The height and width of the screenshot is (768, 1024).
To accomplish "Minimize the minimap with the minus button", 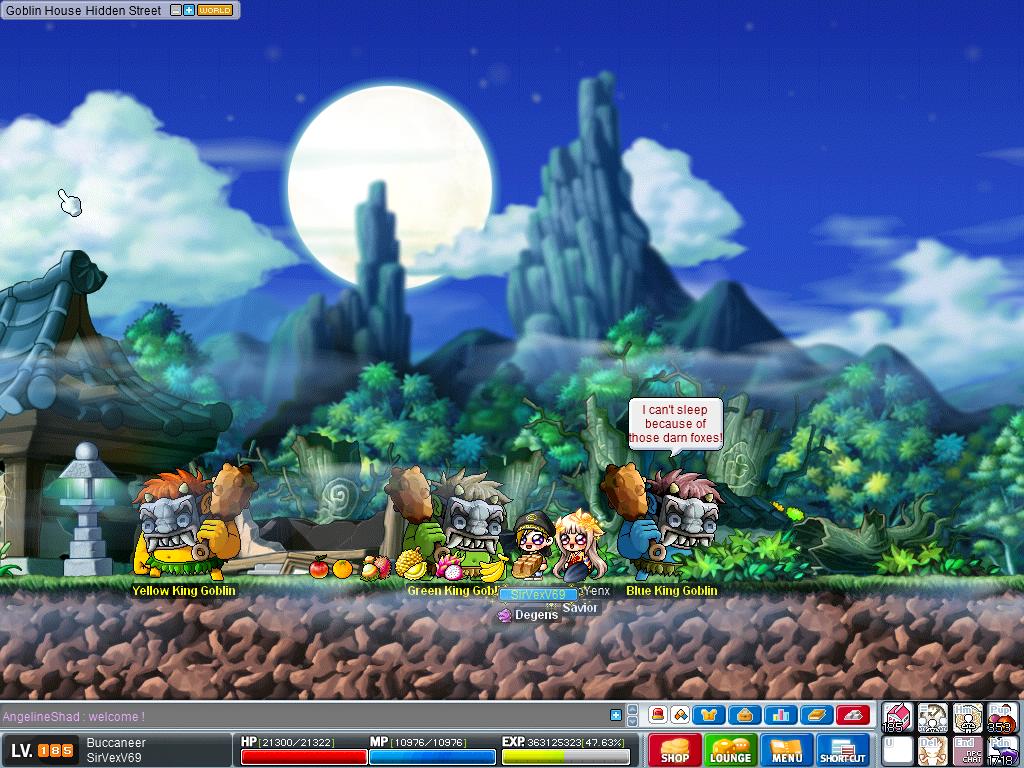I will [176, 10].
